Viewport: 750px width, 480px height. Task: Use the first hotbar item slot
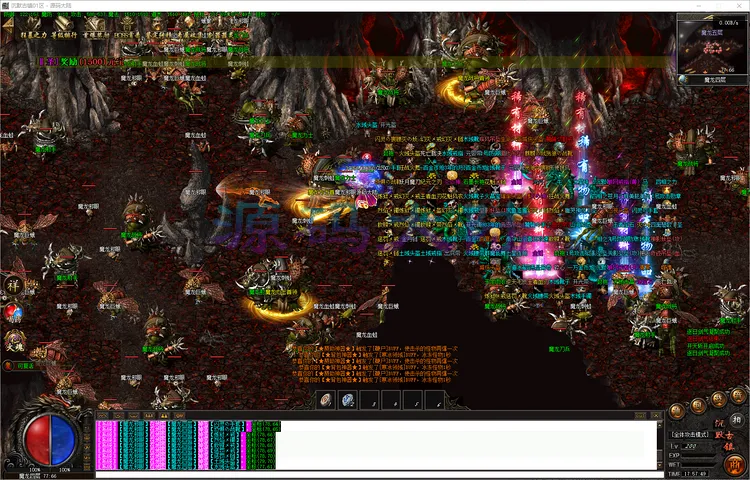(x=326, y=400)
